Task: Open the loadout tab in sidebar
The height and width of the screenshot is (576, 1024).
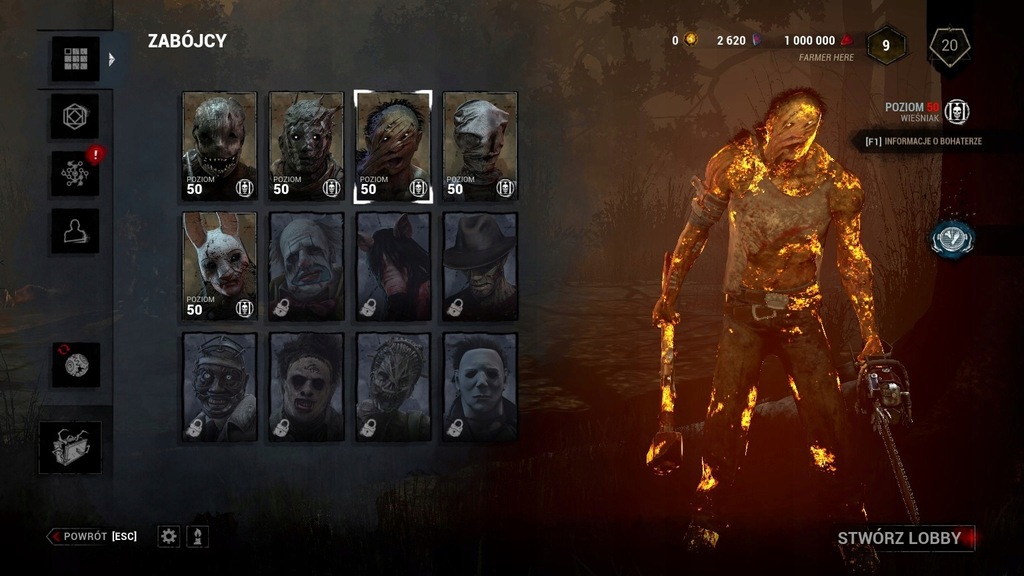Action: point(76,117)
